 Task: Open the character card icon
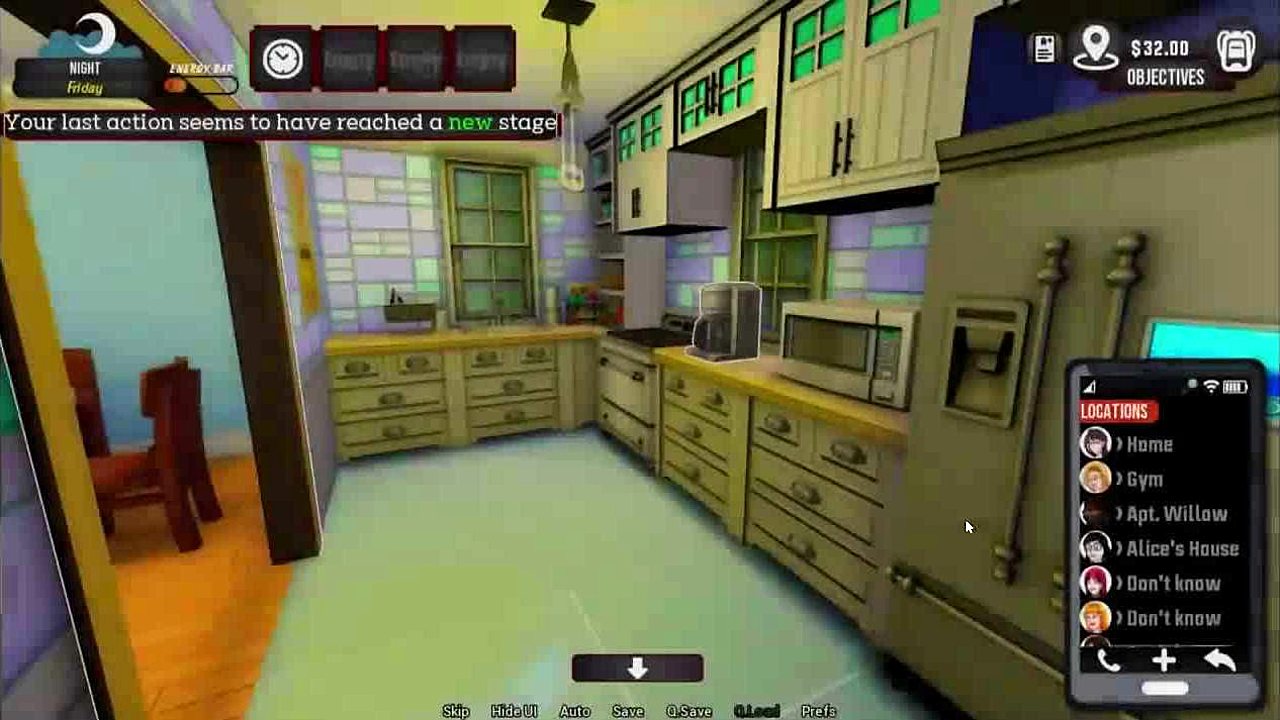coord(1045,49)
